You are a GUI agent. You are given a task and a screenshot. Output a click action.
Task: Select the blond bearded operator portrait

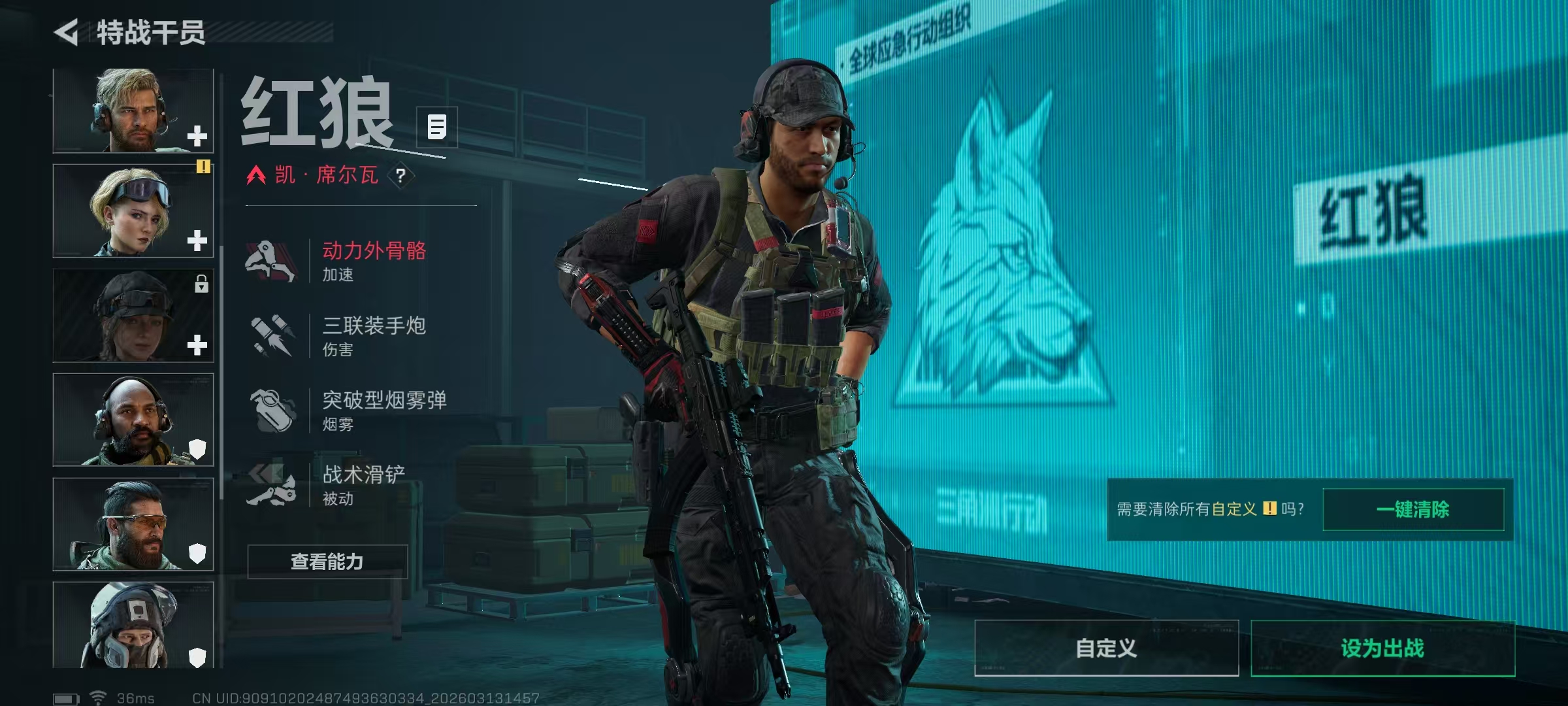click(133, 110)
